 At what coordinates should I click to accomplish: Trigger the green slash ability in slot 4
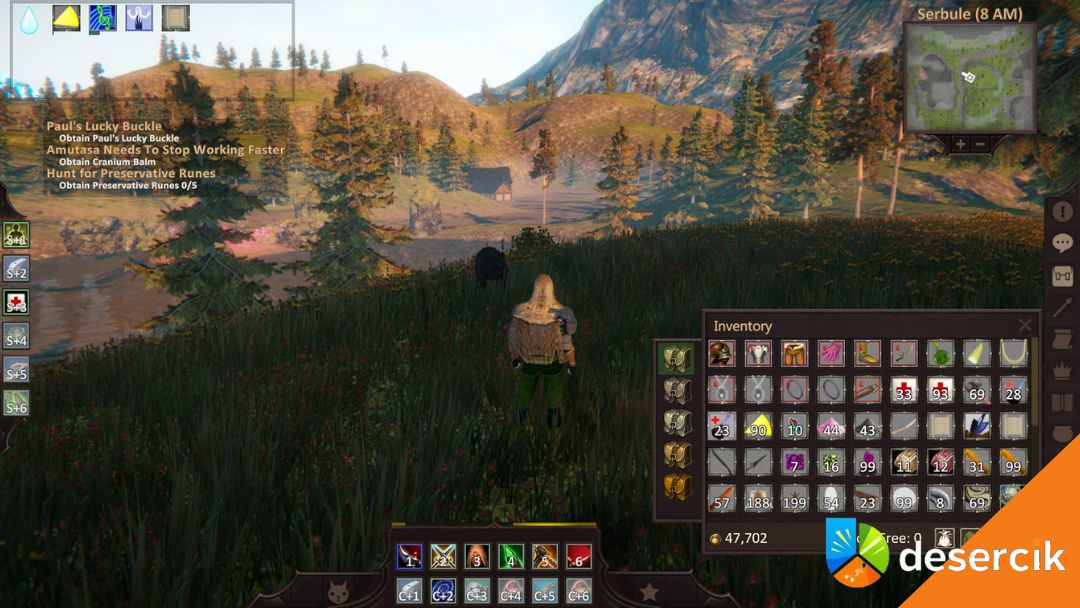pos(511,556)
